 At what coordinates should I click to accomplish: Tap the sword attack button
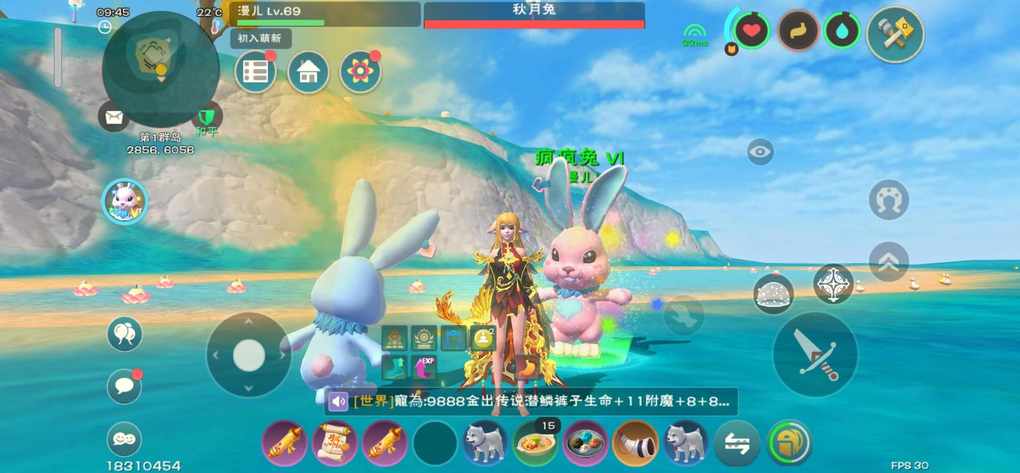(815, 354)
